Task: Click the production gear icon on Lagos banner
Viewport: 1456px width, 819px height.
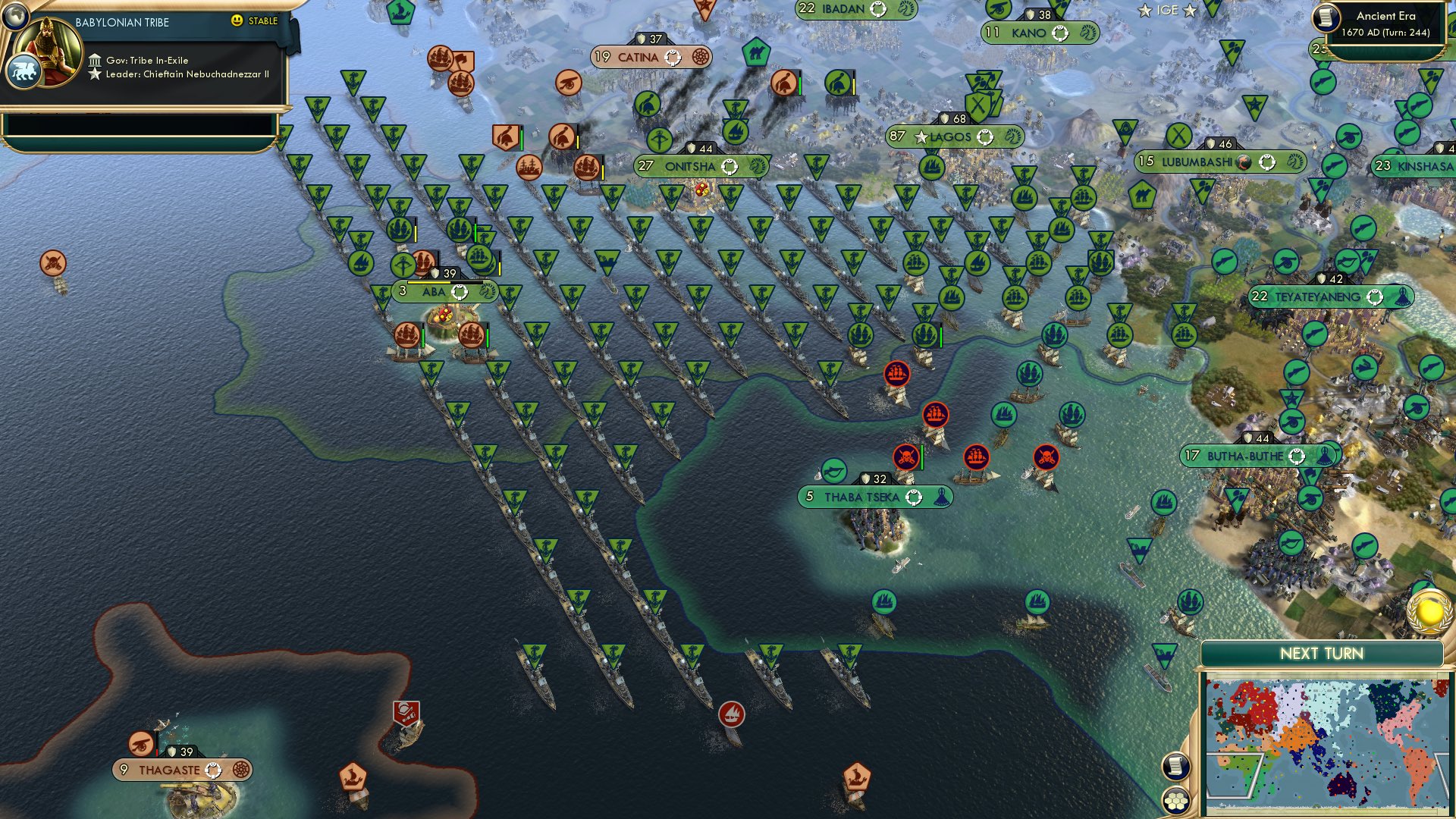Action: (984, 137)
